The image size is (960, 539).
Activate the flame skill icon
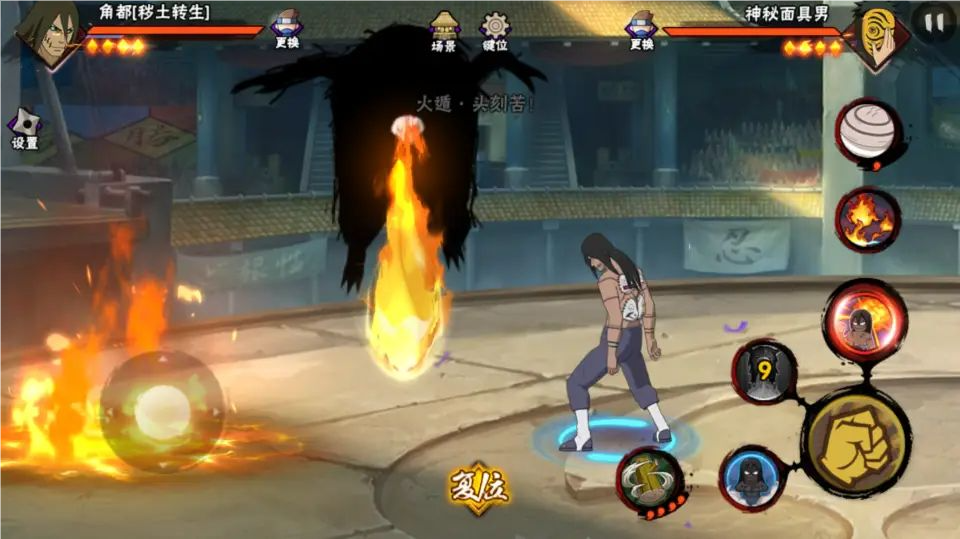[x=868, y=220]
